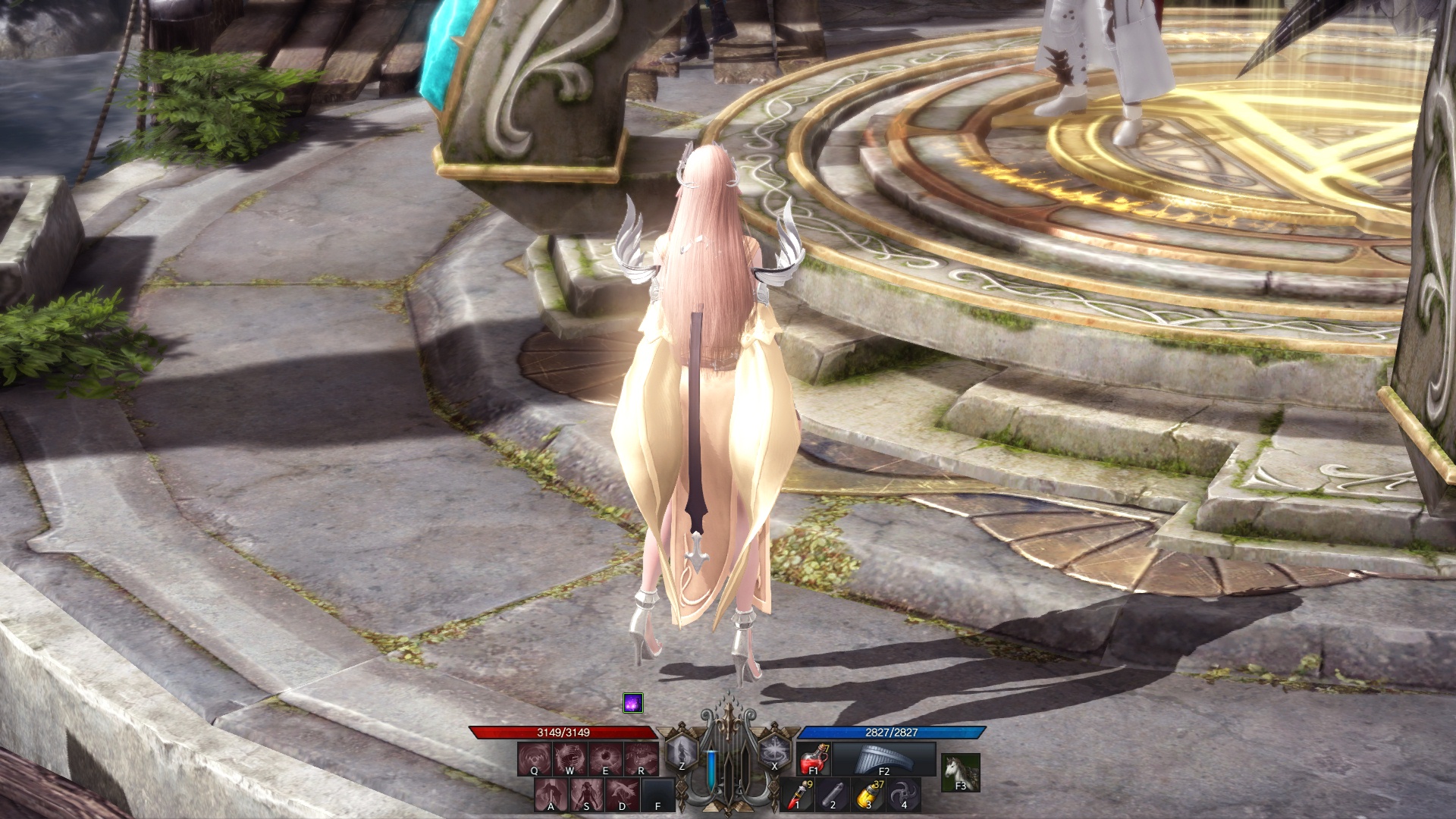
Task: Use the red vial in slot 1
Action: click(798, 794)
